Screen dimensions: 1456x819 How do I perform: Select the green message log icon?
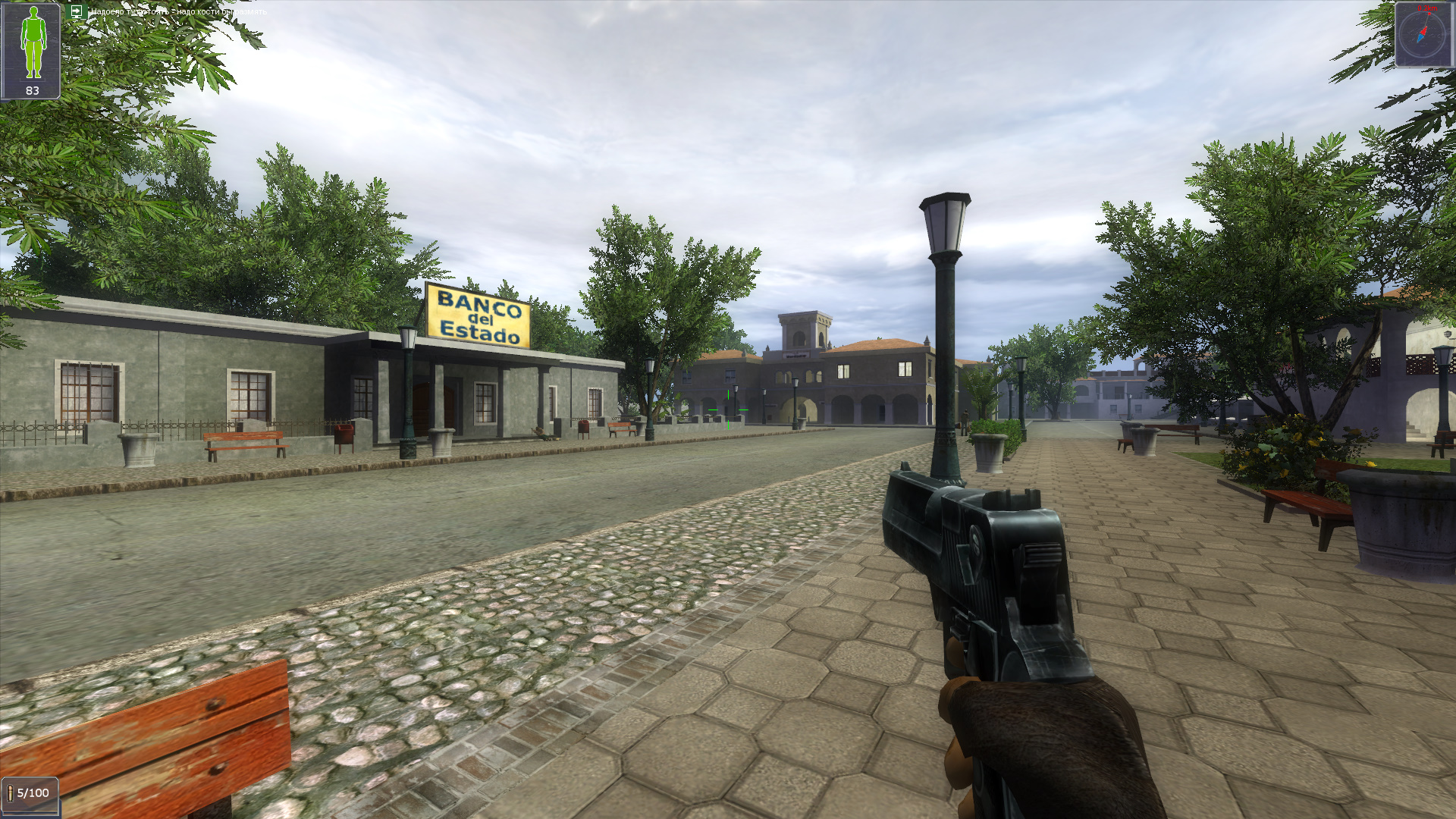76,11
